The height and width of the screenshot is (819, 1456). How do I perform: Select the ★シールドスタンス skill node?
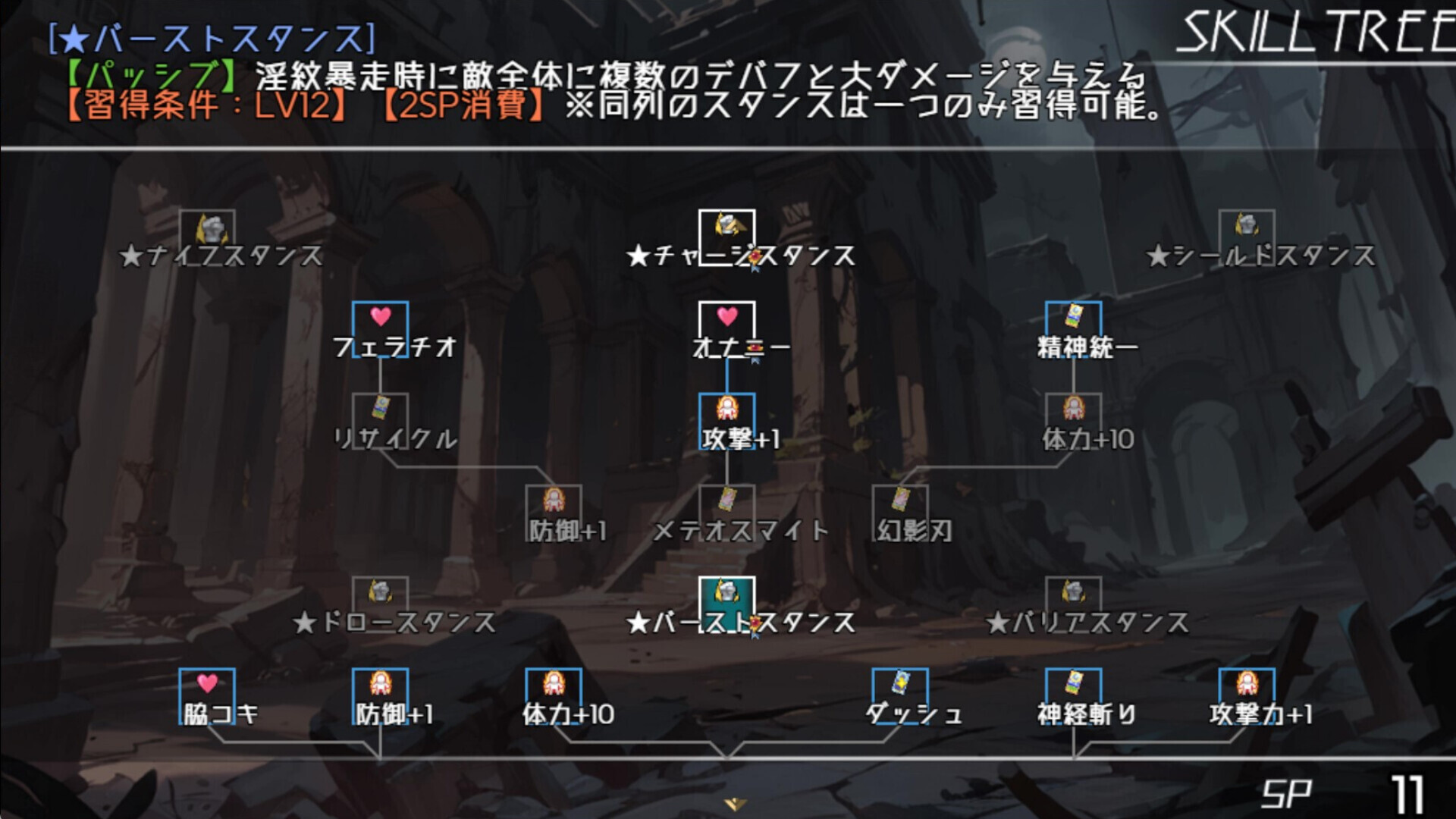pos(1247,229)
